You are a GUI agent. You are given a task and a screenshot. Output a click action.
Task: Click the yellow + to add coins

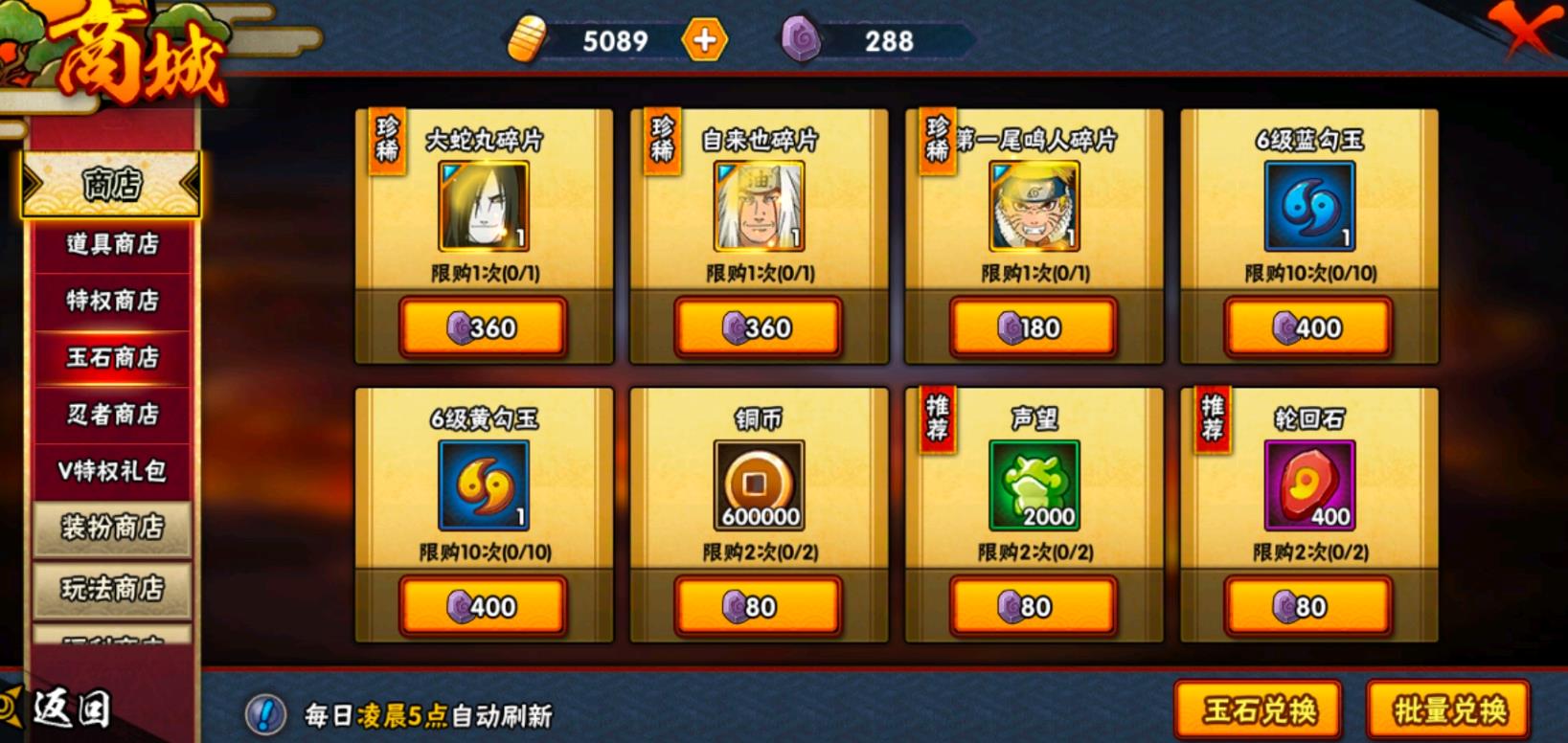[x=705, y=40]
